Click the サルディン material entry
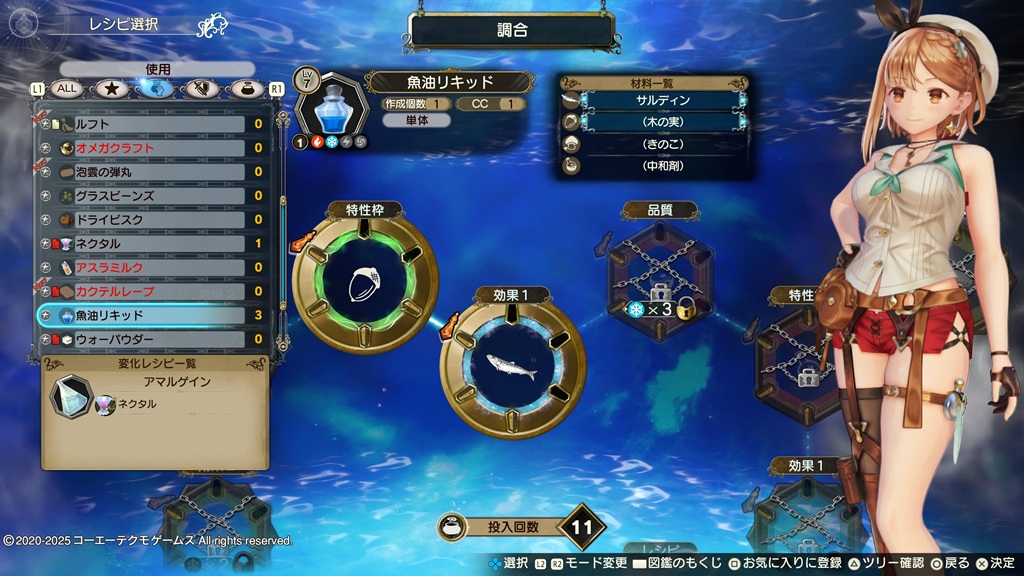The height and width of the screenshot is (576, 1024). tap(662, 101)
